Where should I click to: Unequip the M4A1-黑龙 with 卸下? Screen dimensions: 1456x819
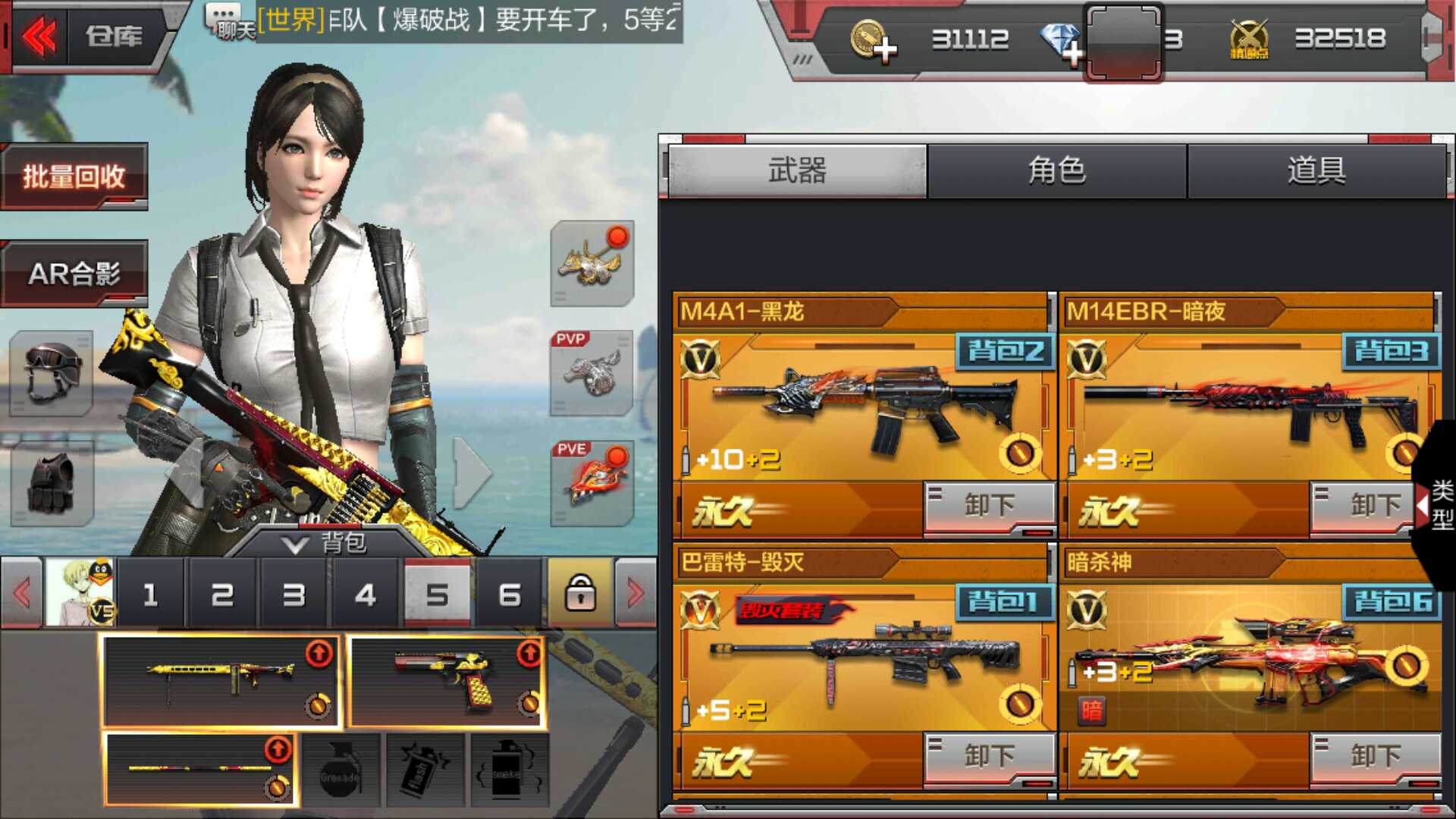pos(989,505)
